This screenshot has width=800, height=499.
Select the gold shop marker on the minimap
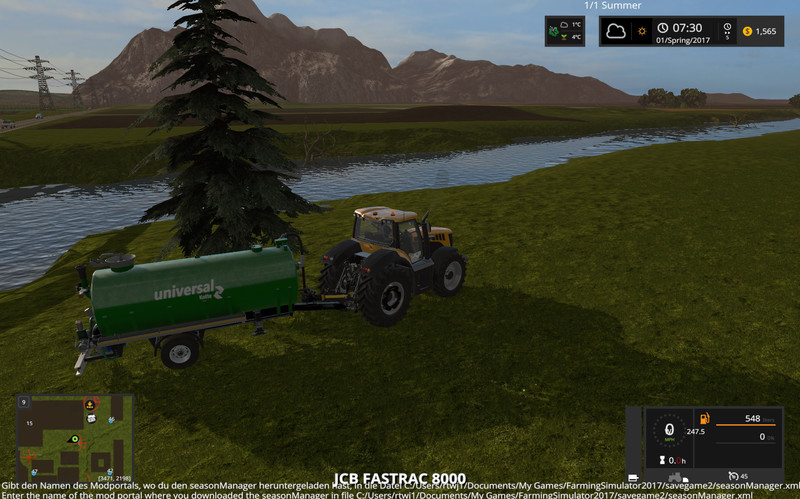[91, 404]
